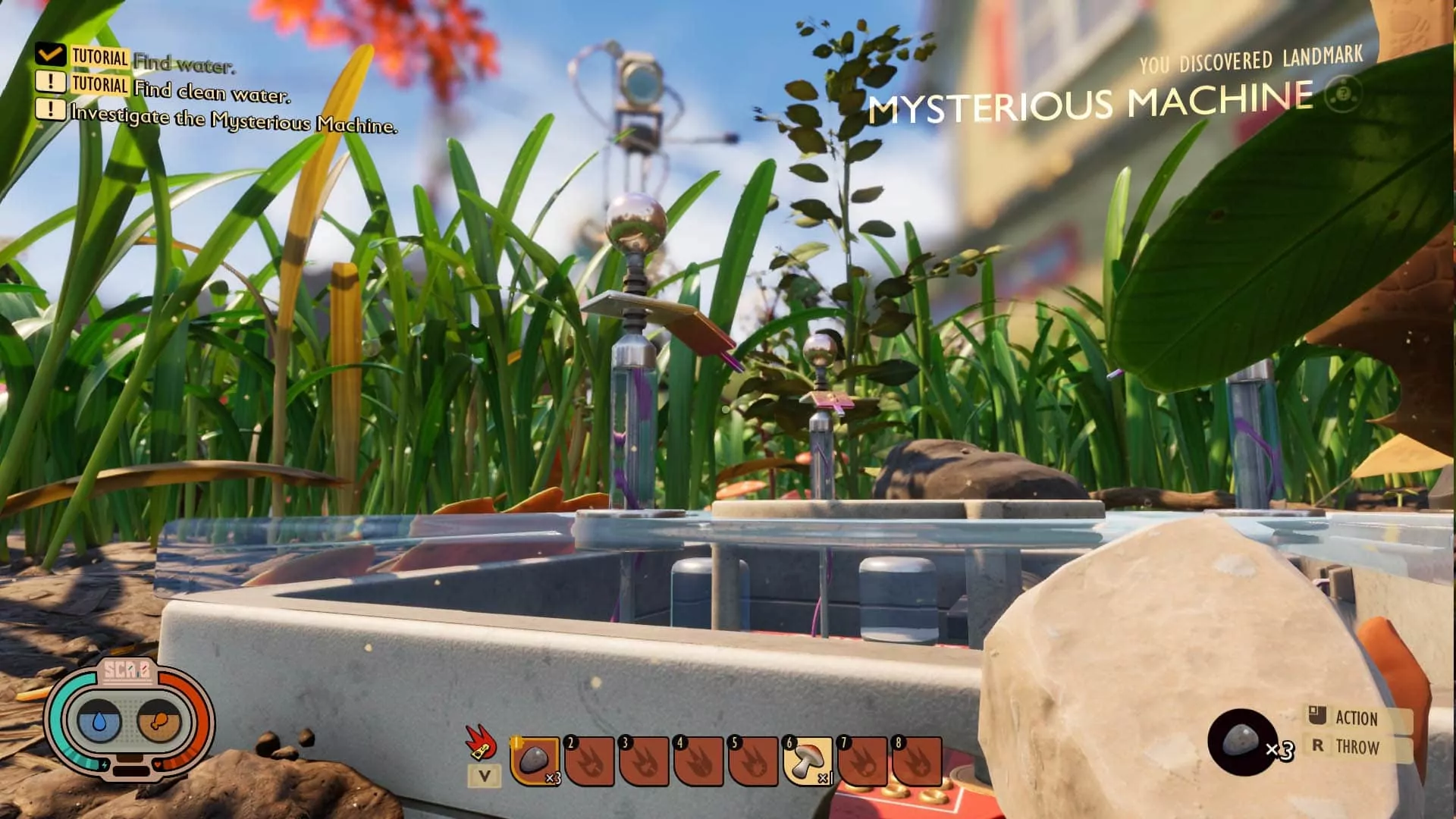Click the Mysterious Machine landmark badge icon
1456x819 pixels.
(1342, 96)
